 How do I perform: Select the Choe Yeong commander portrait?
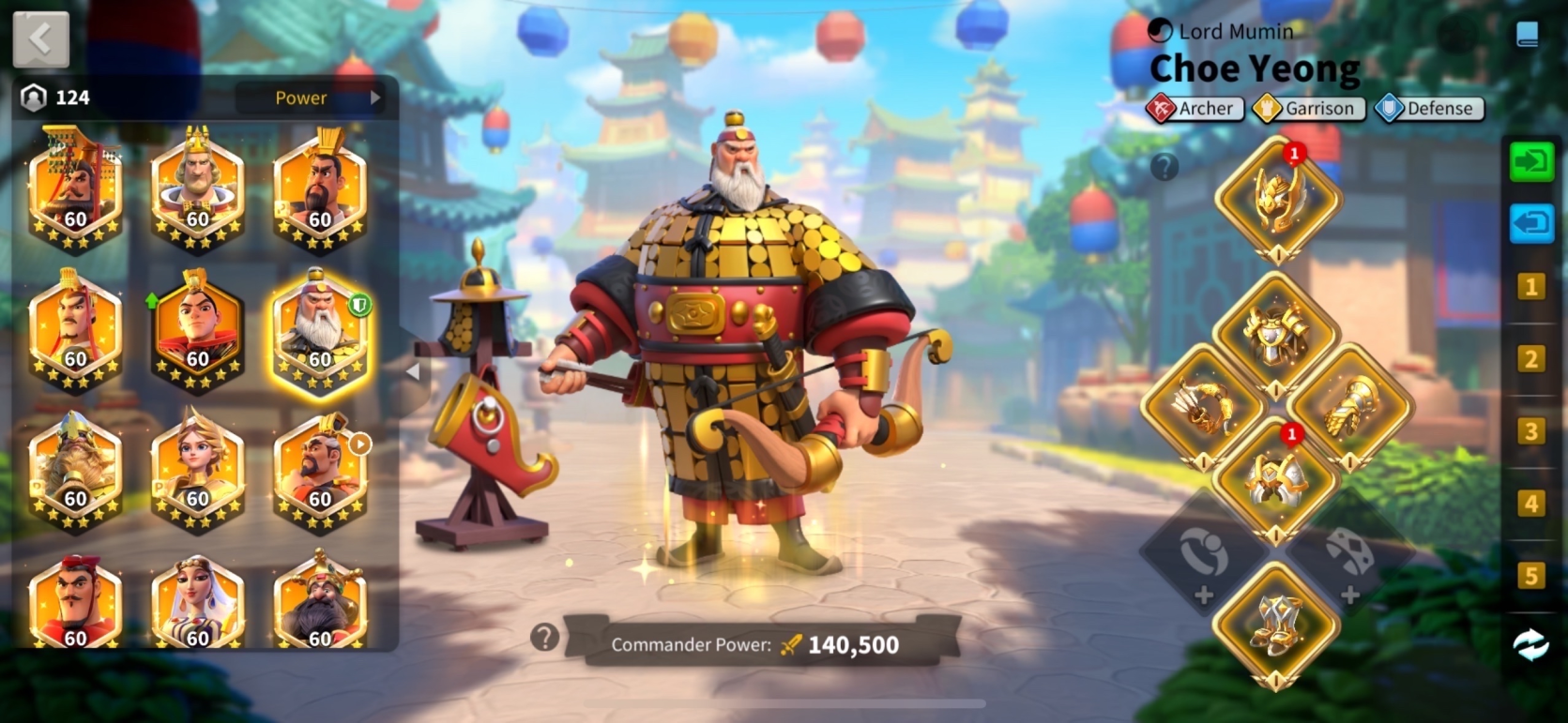coord(319,331)
